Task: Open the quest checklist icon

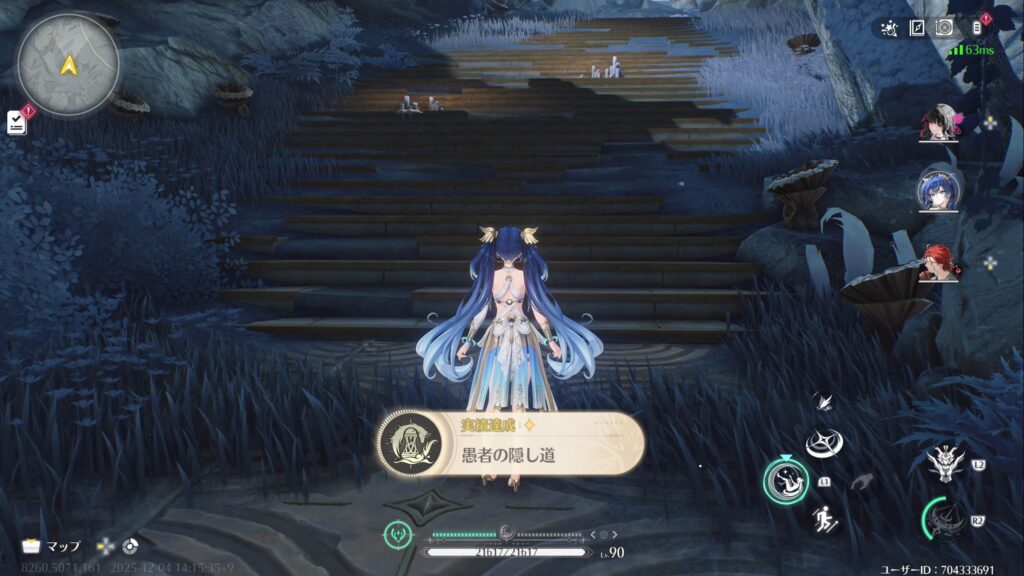Action: click(16, 121)
